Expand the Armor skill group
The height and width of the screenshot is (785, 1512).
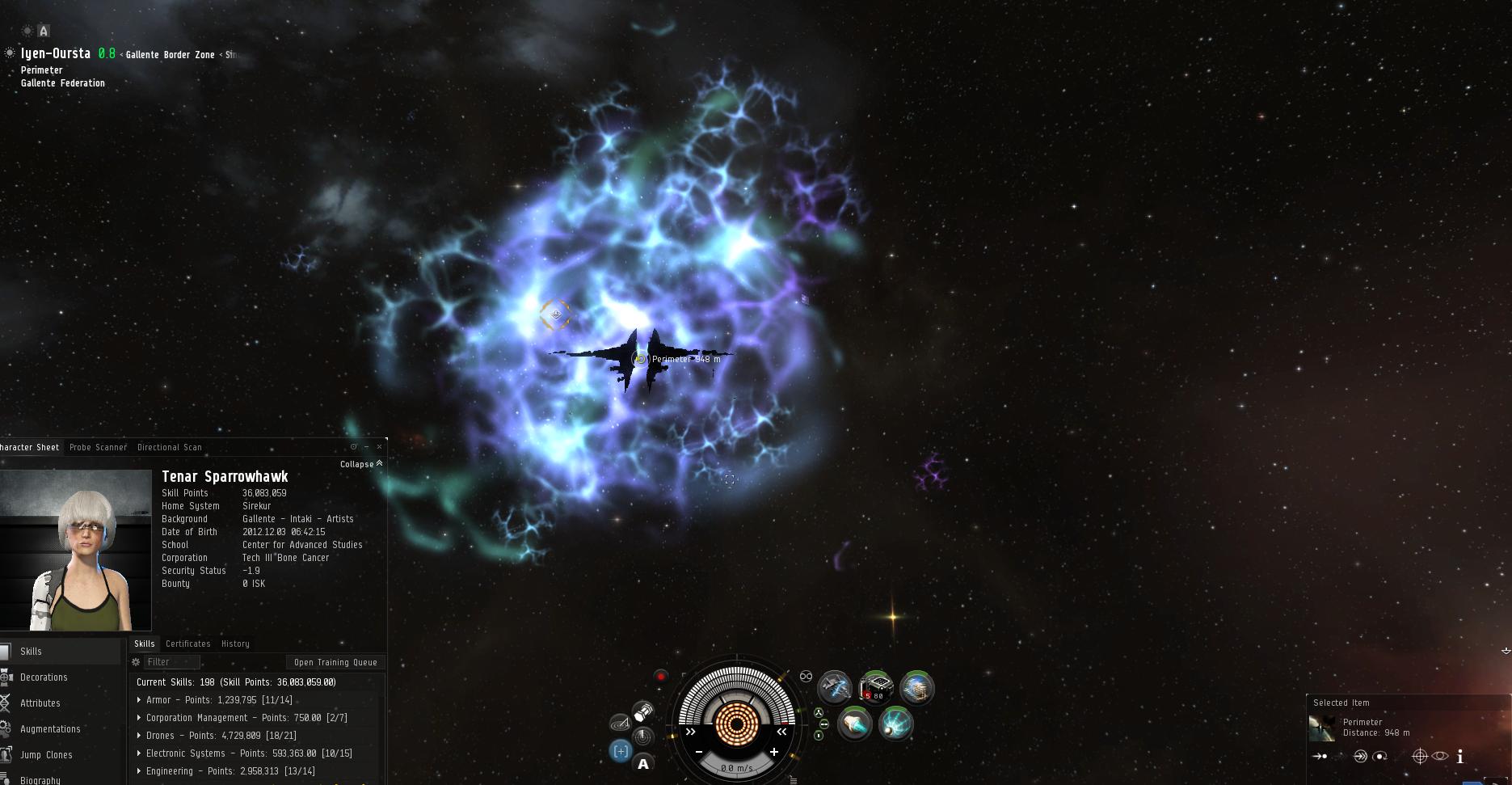(139, 700)
